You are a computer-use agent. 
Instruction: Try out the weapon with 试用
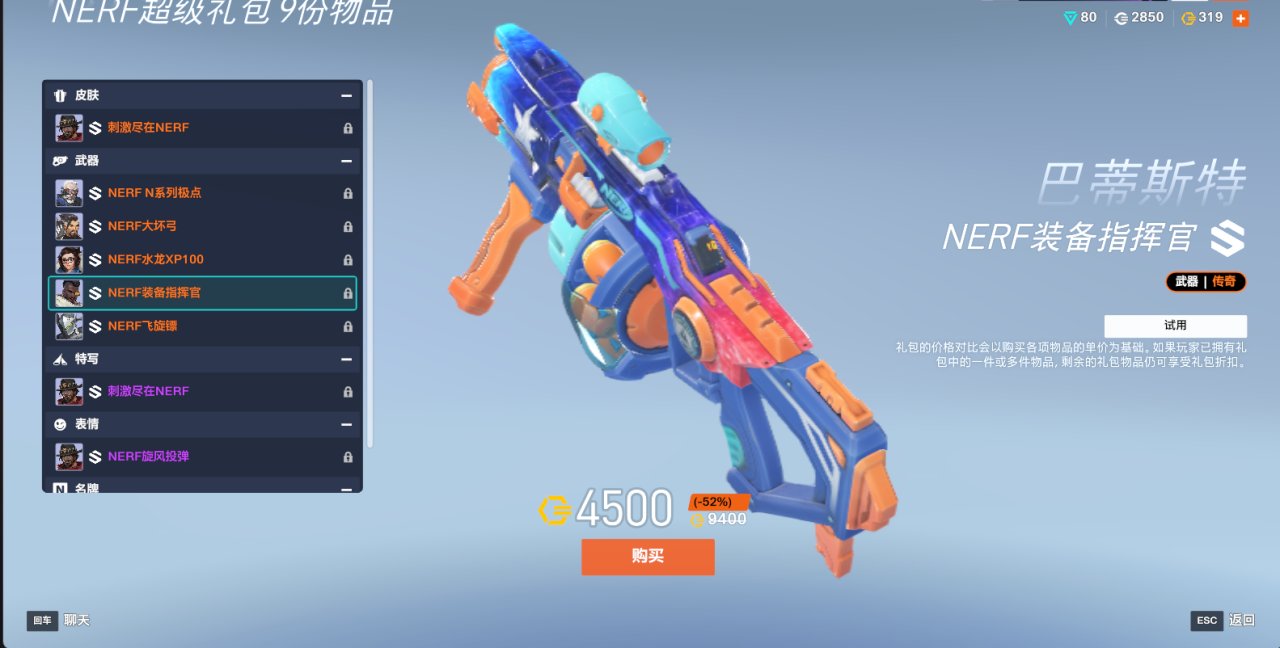point(1175,326)
